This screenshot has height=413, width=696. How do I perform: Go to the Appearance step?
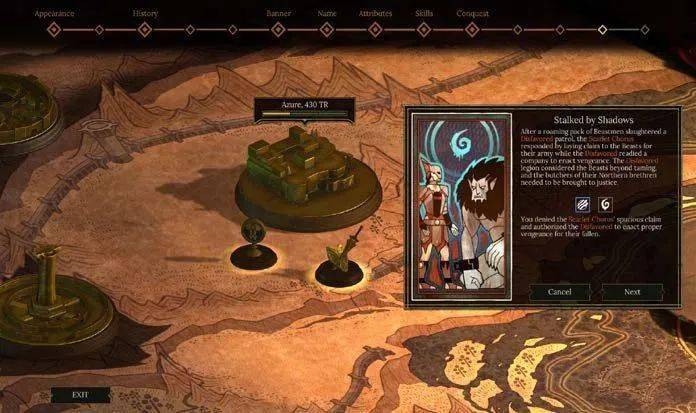(x=55, y=15)
